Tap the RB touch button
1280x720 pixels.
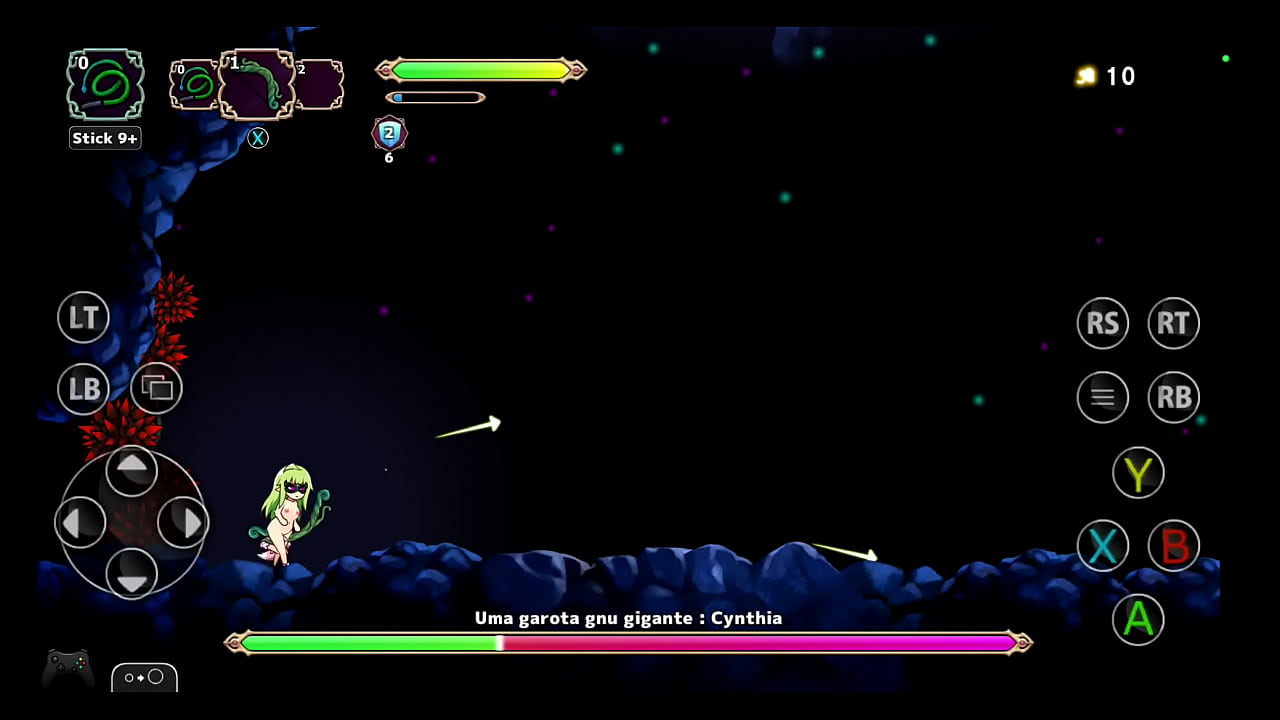[1173, 397]
